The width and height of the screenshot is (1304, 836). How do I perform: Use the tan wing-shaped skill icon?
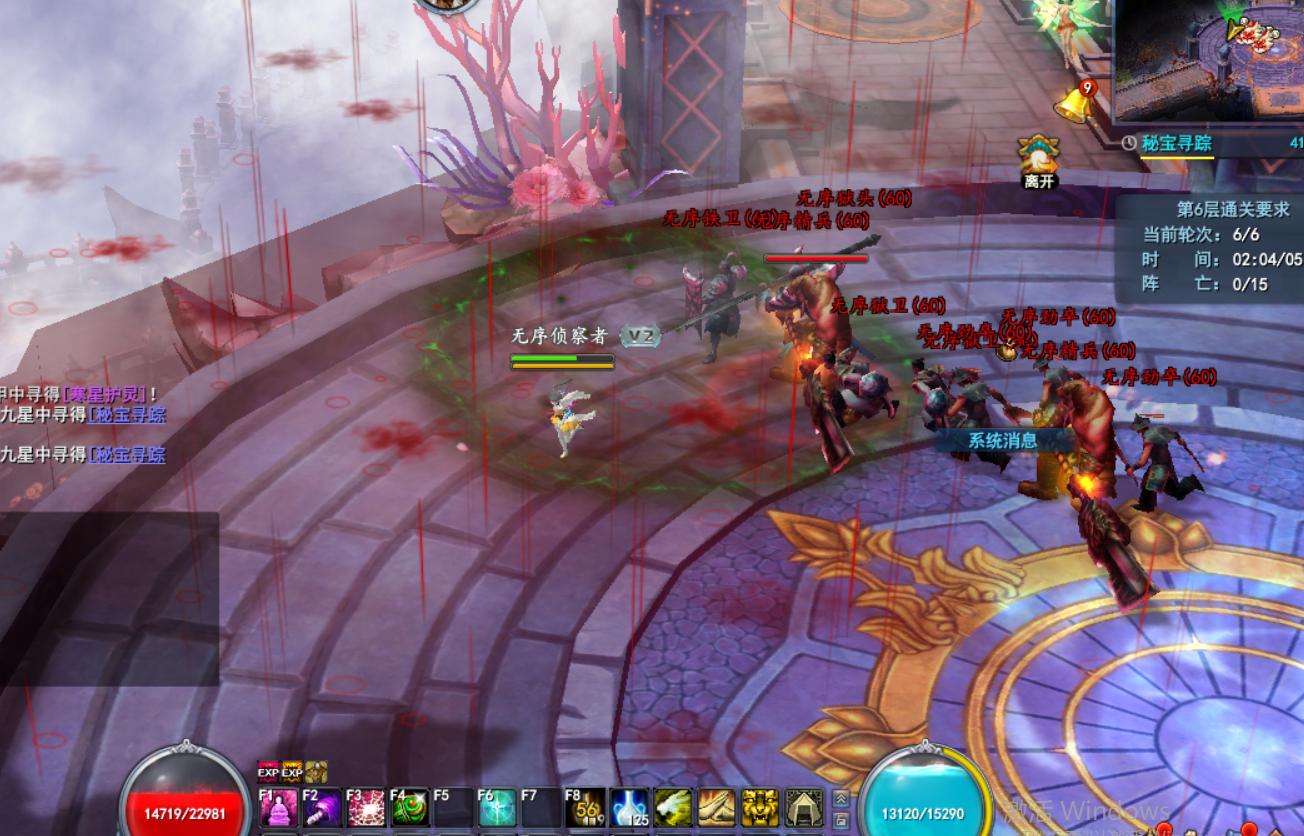click(717, 807)
